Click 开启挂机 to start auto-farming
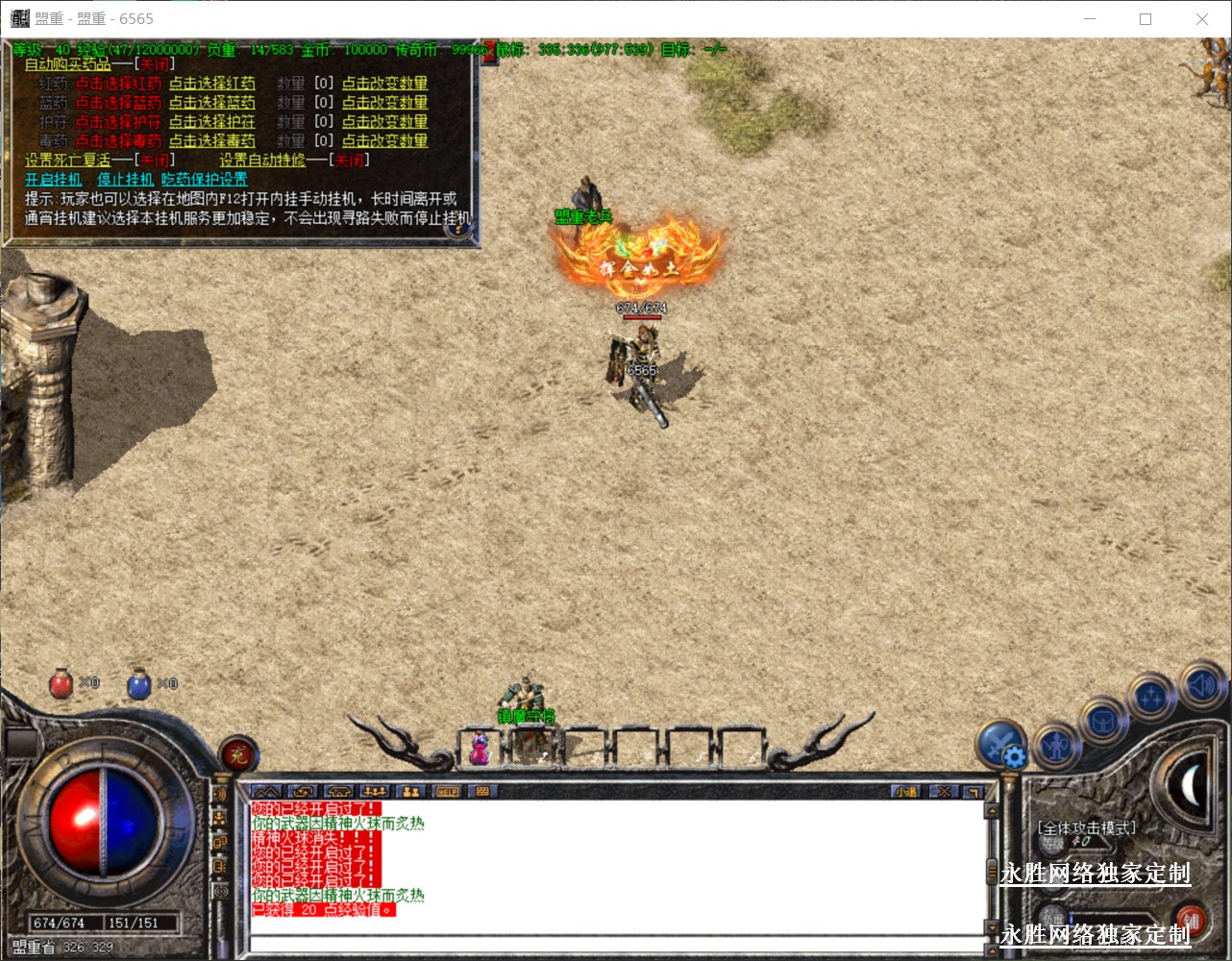This screenshot has width=1232, height=961. pyautogui.click(x=54, y=180)
